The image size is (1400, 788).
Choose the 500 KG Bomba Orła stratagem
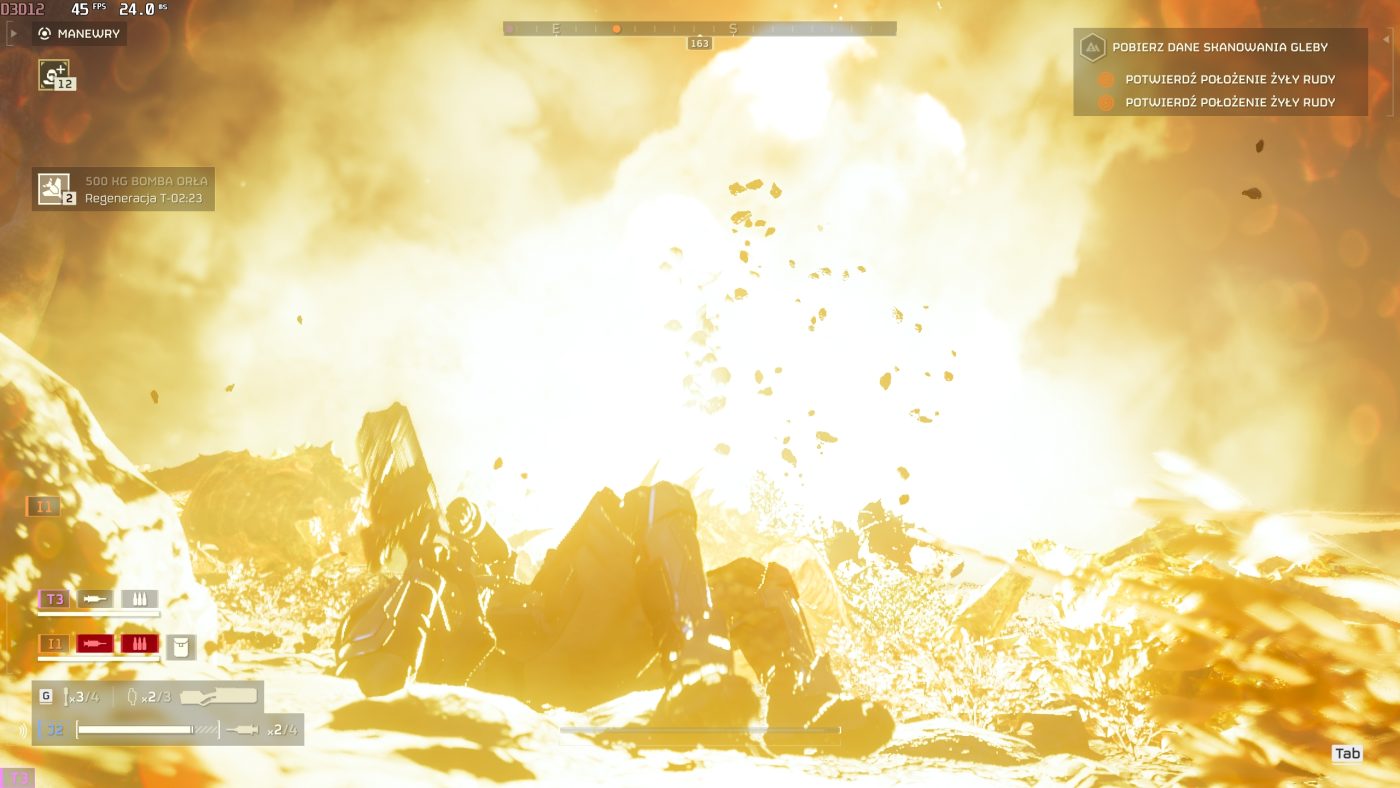[54, 187]
